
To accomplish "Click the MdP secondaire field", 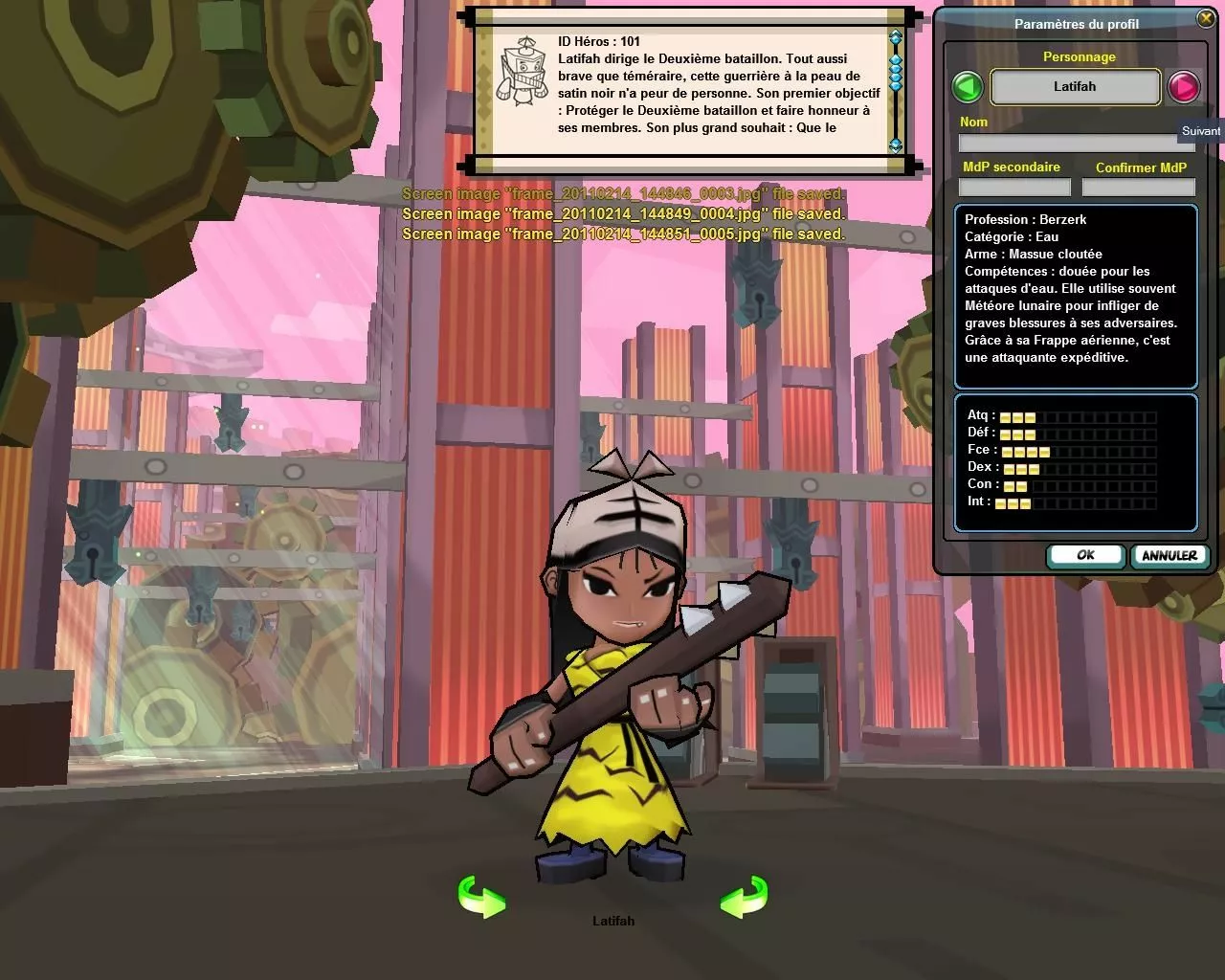I will [x=1014, y=188].
